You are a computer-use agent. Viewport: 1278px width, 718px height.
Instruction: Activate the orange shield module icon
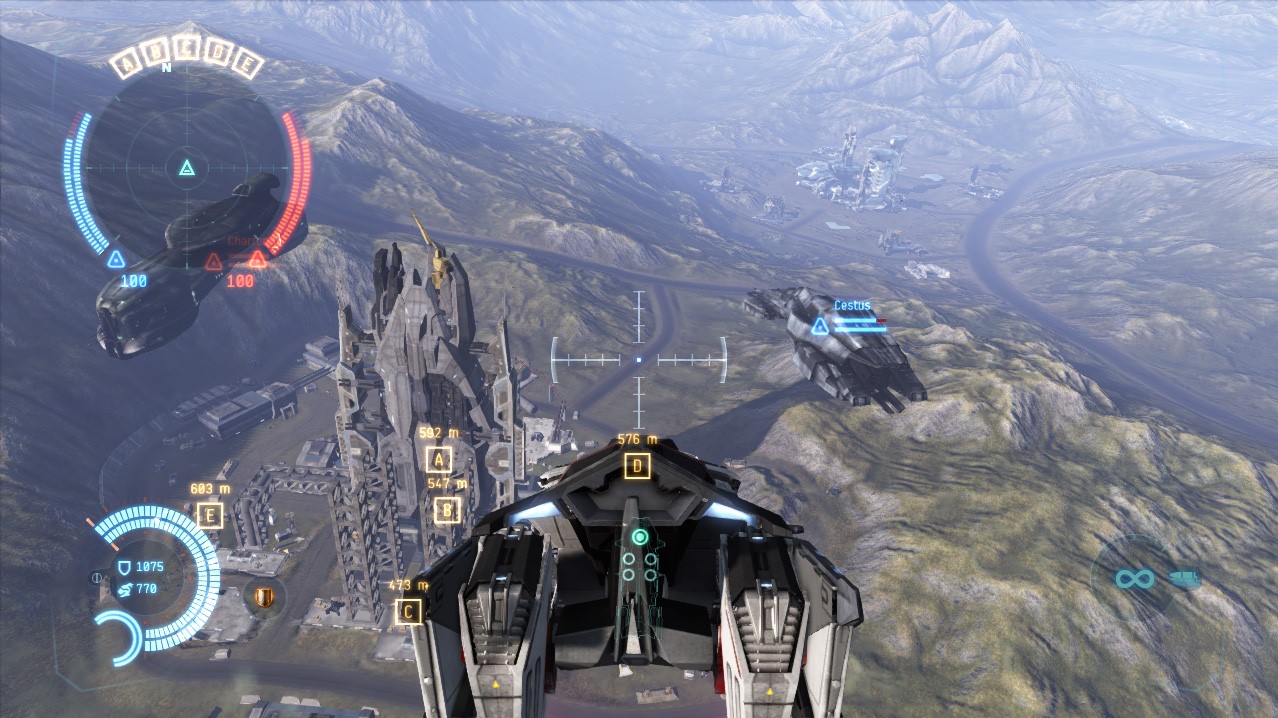[x=264, y=597]
